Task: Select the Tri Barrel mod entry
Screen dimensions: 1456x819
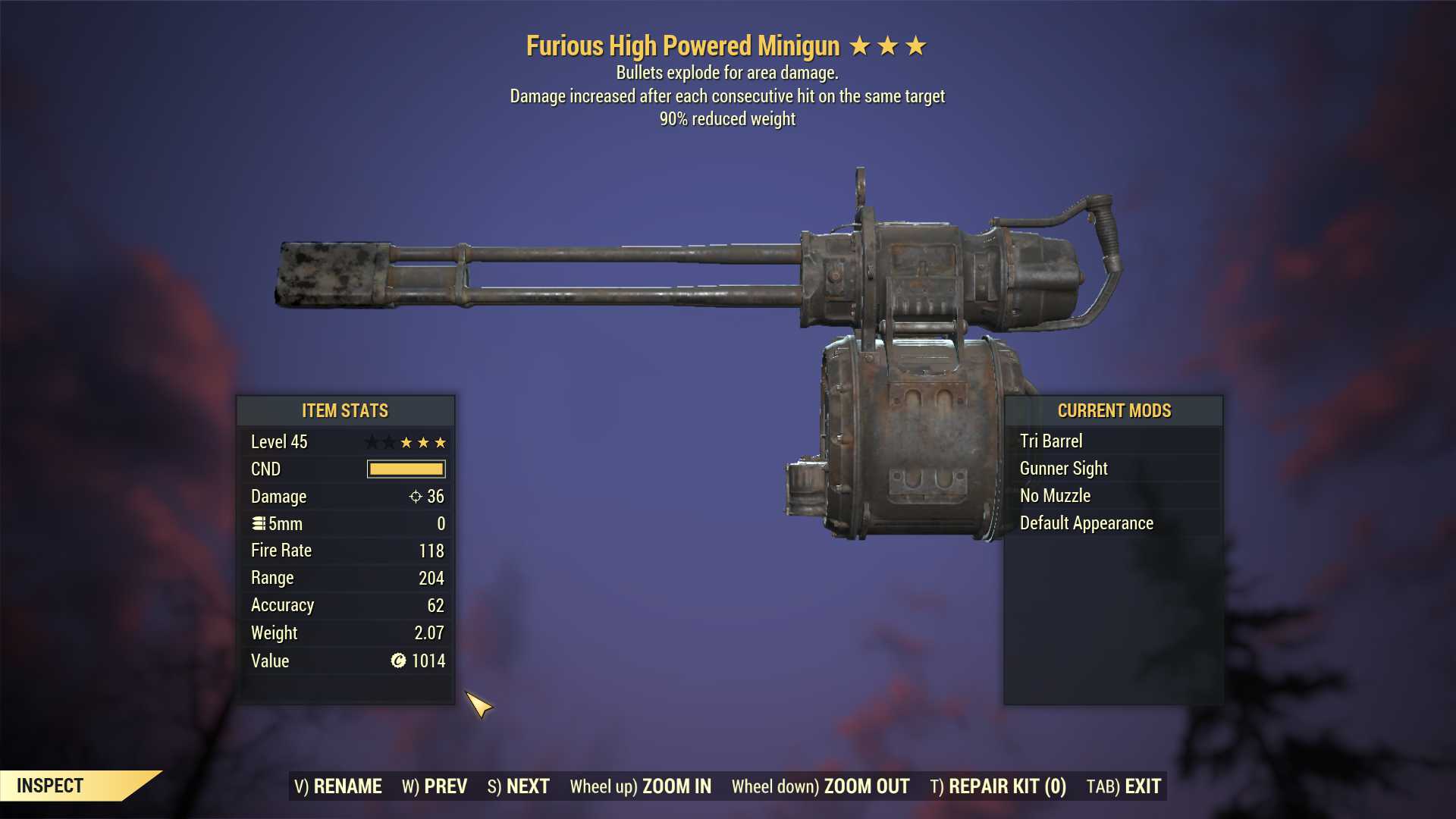Action: (x=1051, y=441)
